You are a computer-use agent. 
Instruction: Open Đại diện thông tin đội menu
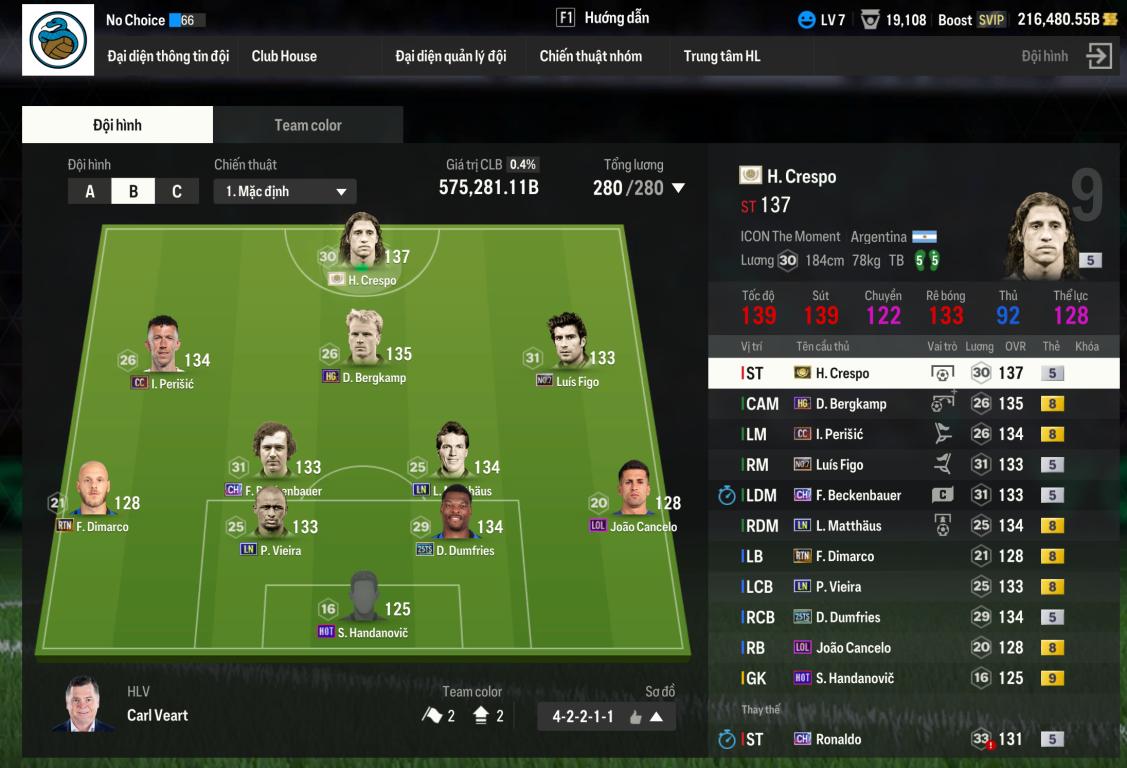(x=168, y=56)
